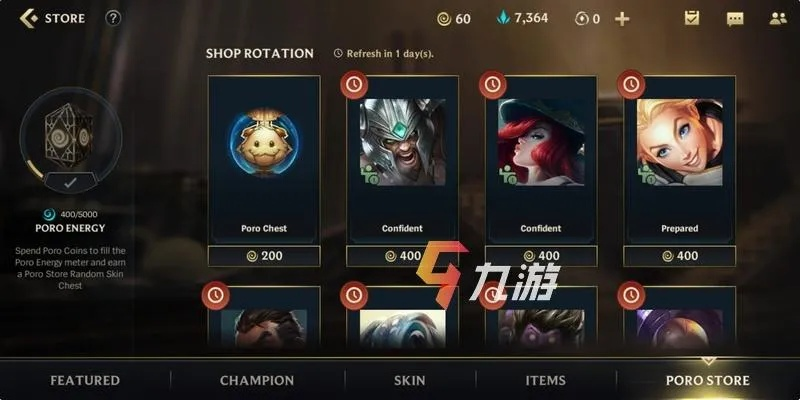Screen dimensions: 800x400
Task: Open the friends list icon
Action: pyautogui.click(x=778, y=18)
